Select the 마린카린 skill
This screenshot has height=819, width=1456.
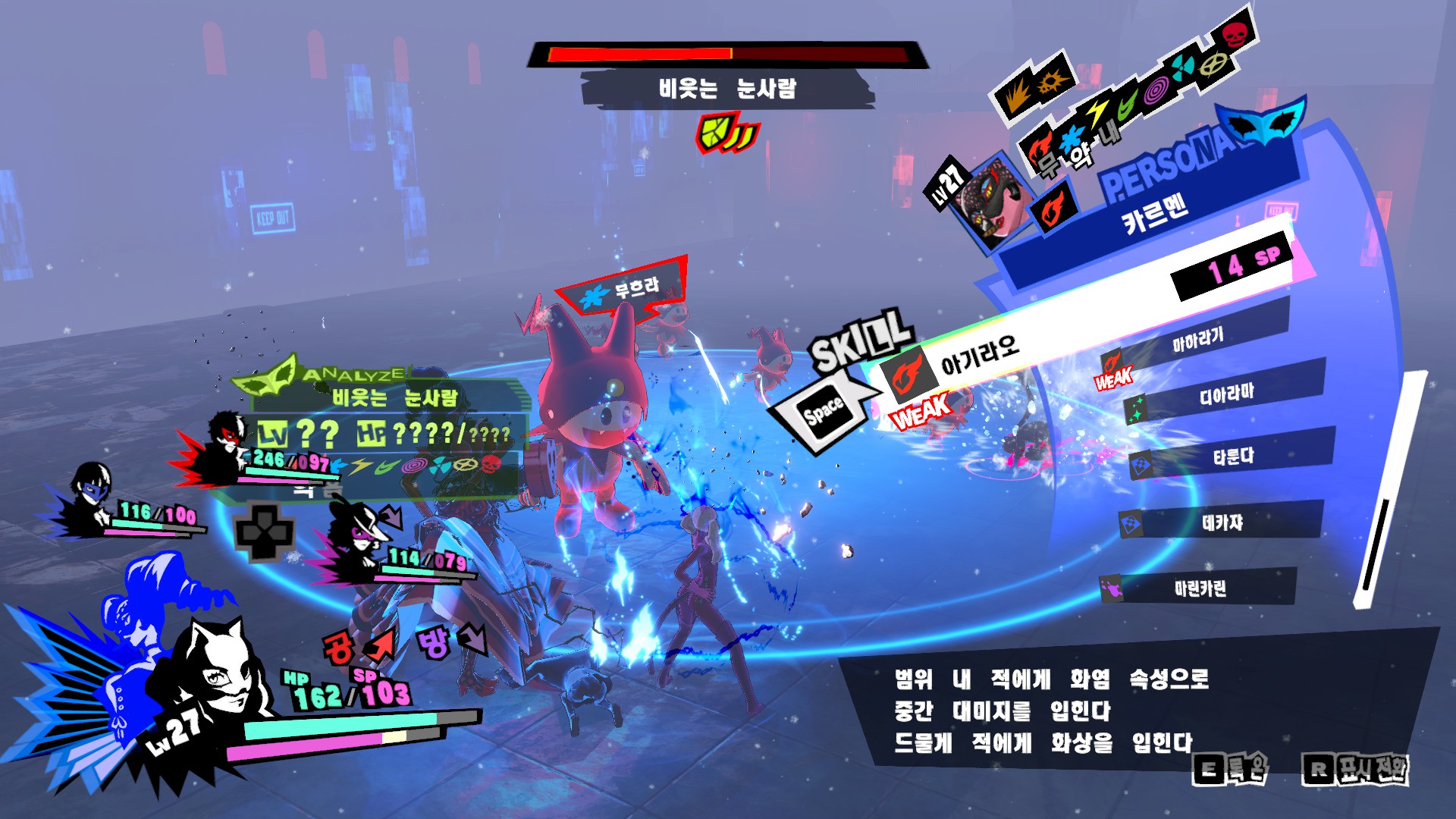coord(1199,588)
